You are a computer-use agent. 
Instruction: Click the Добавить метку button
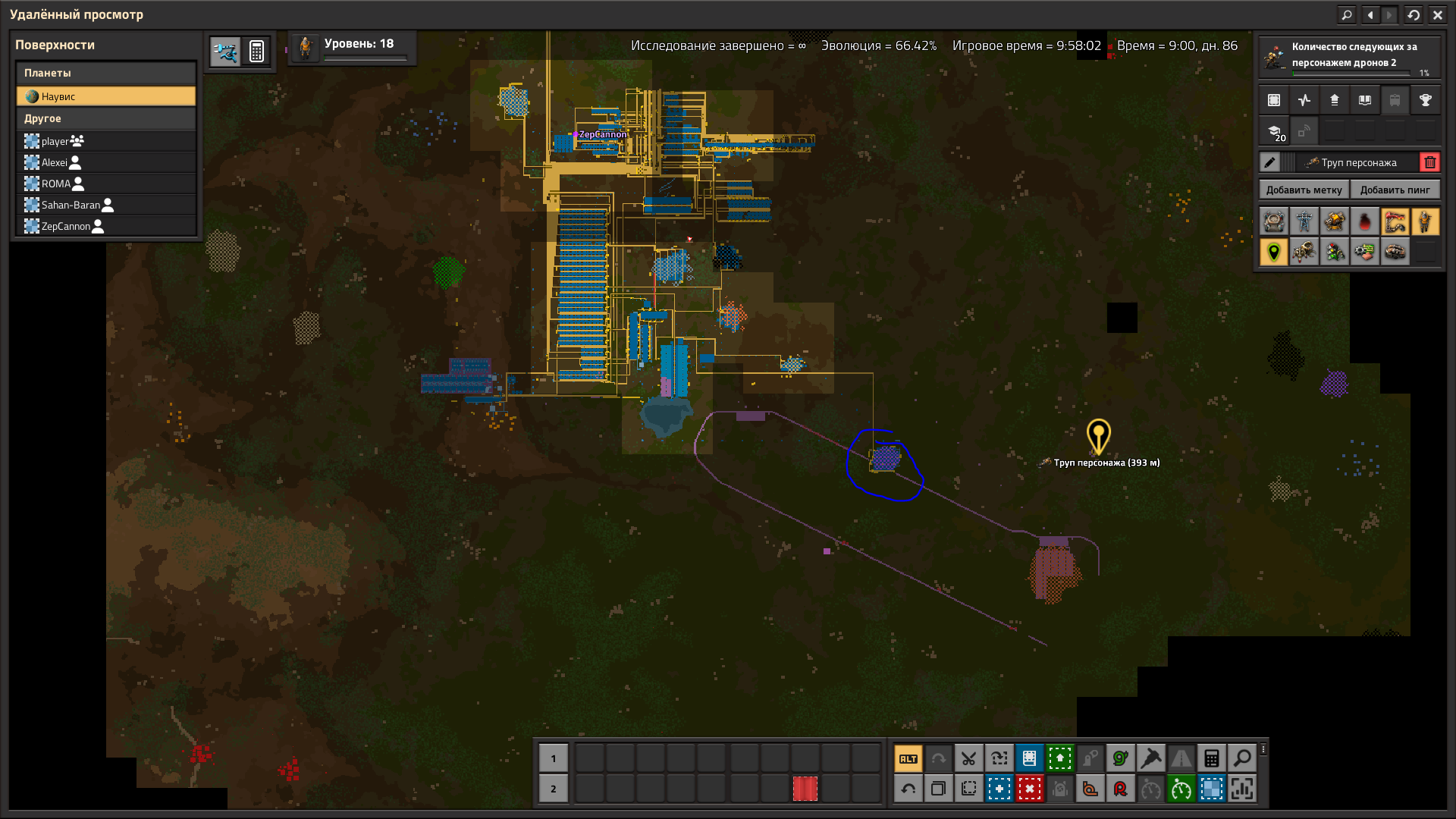[1304, 190]
